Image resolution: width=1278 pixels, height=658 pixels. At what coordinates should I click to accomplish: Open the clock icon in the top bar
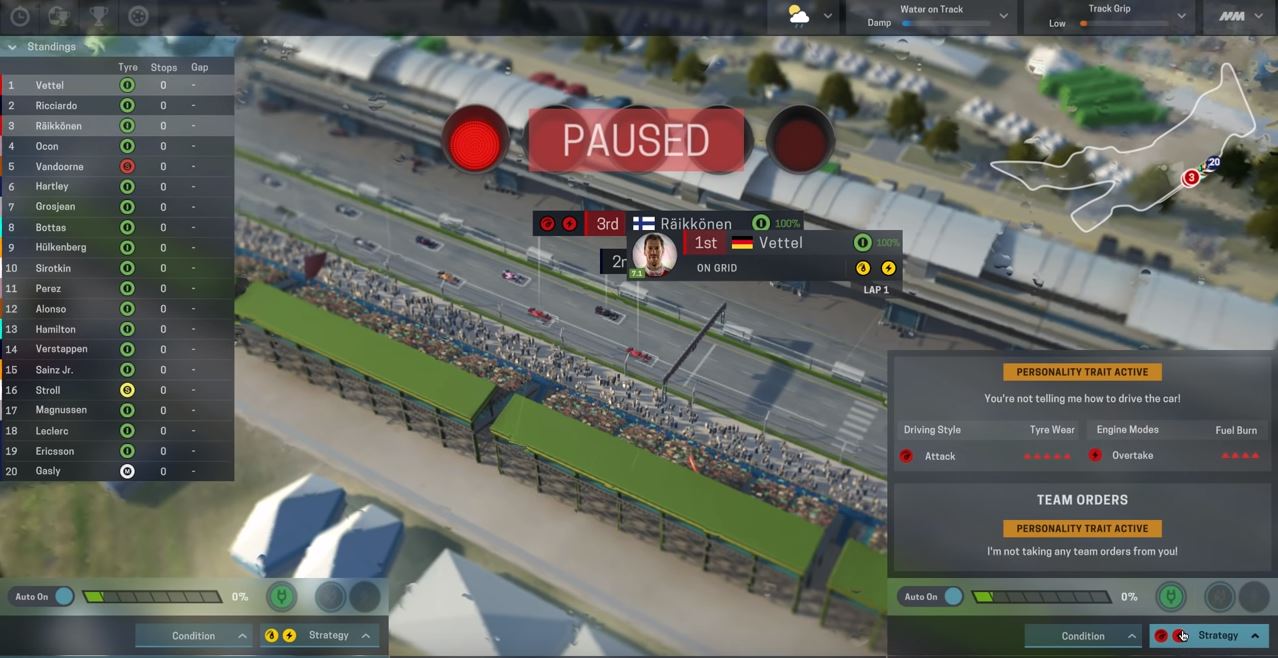19,16
